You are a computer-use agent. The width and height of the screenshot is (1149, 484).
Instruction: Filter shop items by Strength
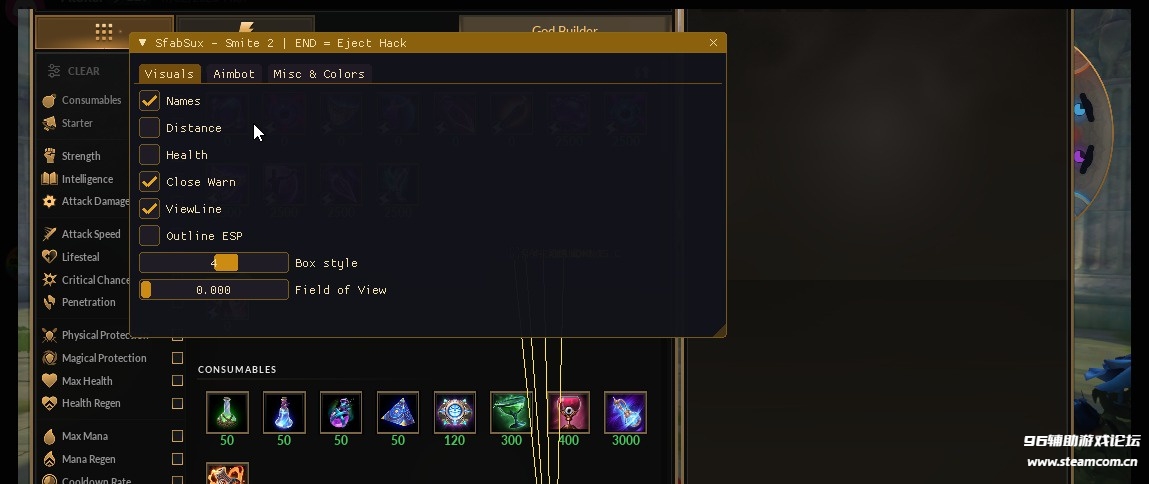[x=80, y=156]
